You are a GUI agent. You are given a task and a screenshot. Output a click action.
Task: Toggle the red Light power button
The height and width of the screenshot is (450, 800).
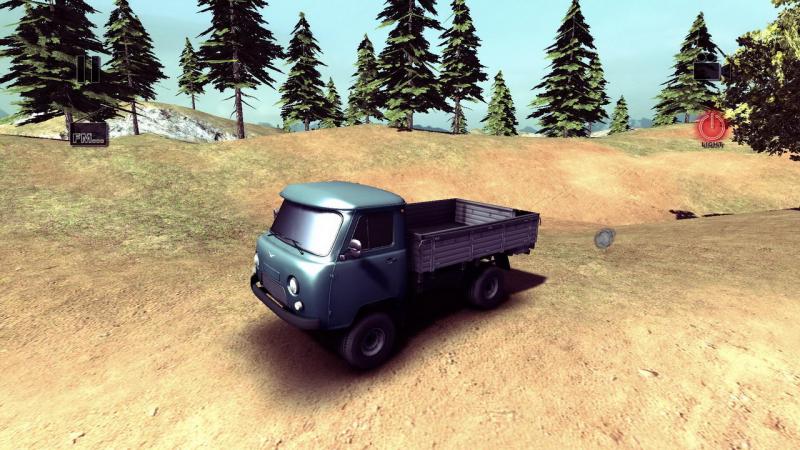pos(712,127)
